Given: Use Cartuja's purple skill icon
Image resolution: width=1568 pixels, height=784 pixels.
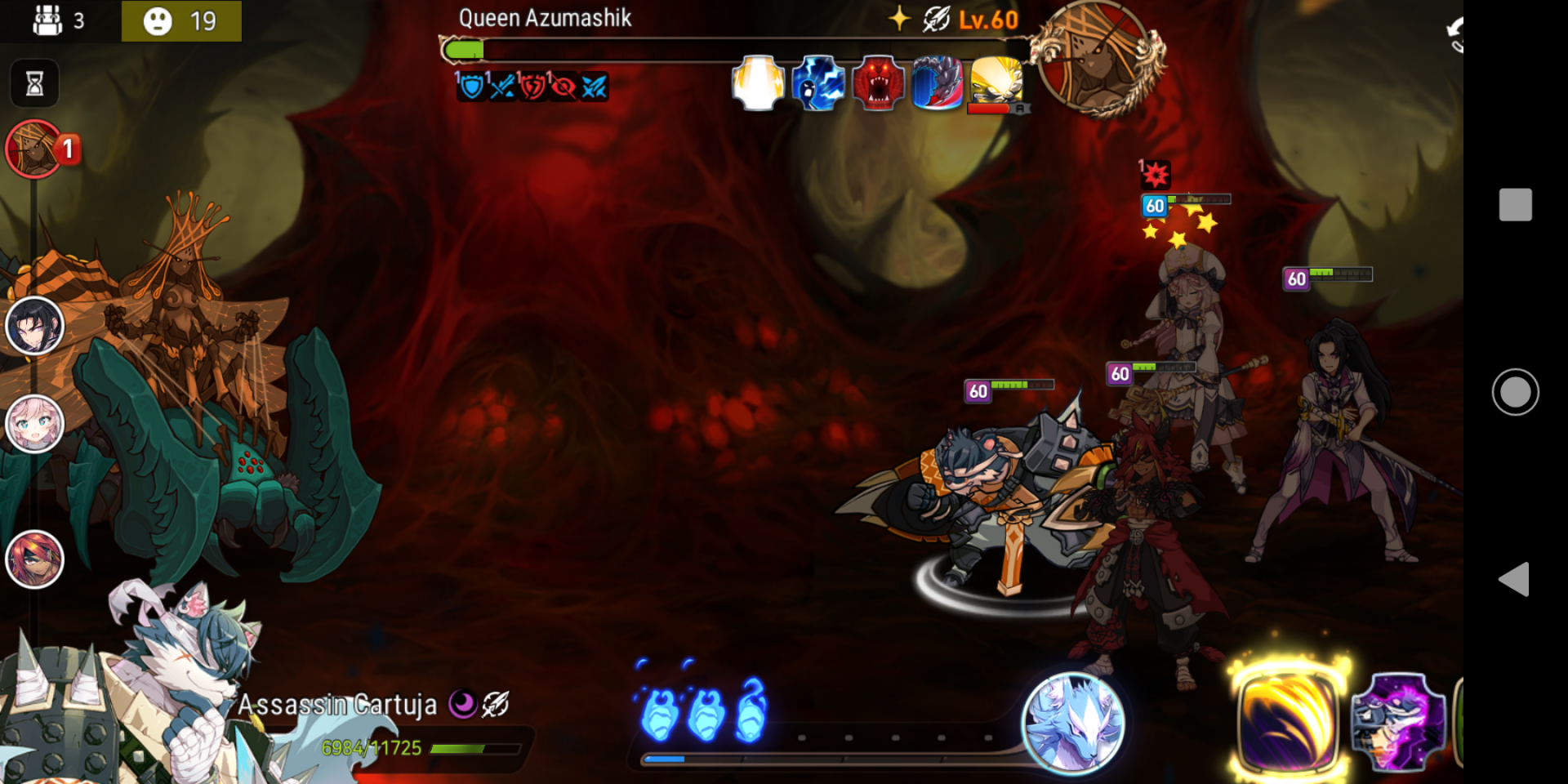Looking at the screenshot, I should click(x=1397, y=722).
